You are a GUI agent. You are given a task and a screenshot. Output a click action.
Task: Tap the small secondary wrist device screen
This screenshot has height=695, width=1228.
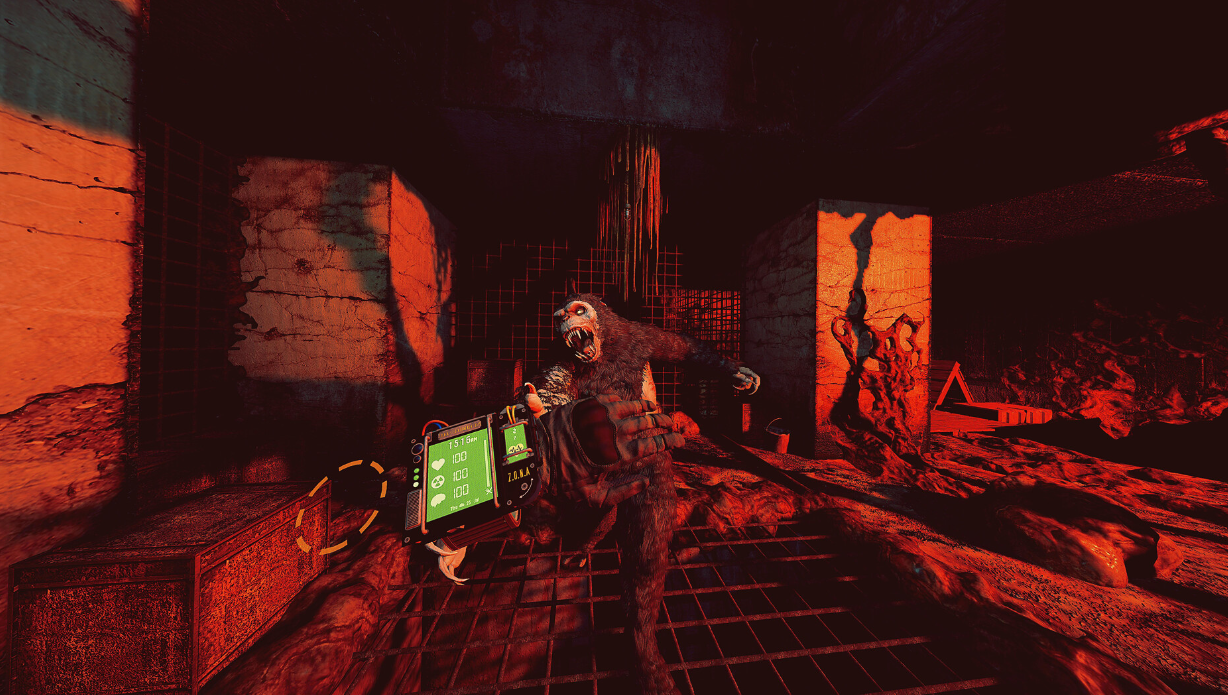tap(516, 440)
